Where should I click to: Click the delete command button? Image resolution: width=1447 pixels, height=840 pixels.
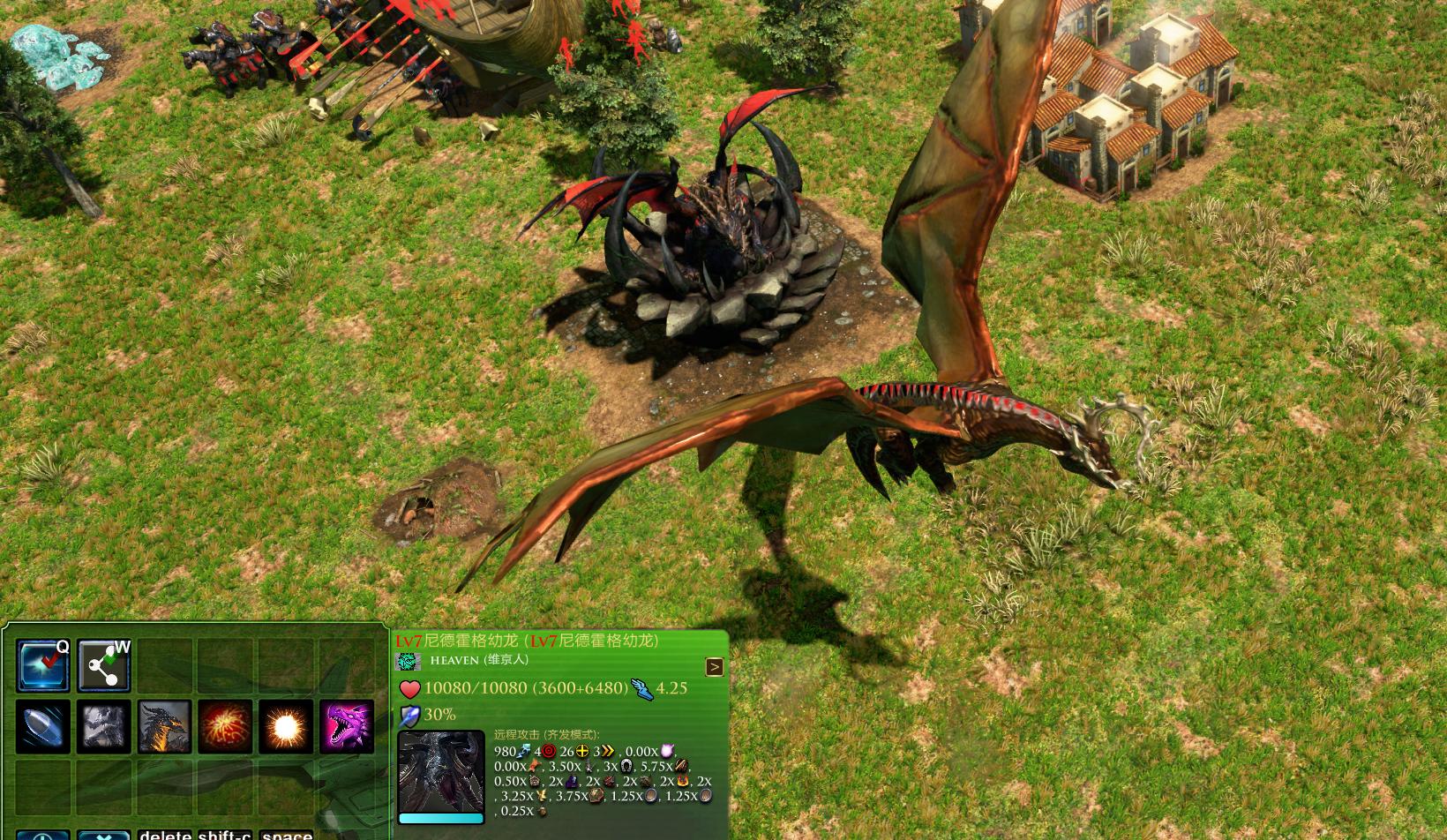[165, 834]
